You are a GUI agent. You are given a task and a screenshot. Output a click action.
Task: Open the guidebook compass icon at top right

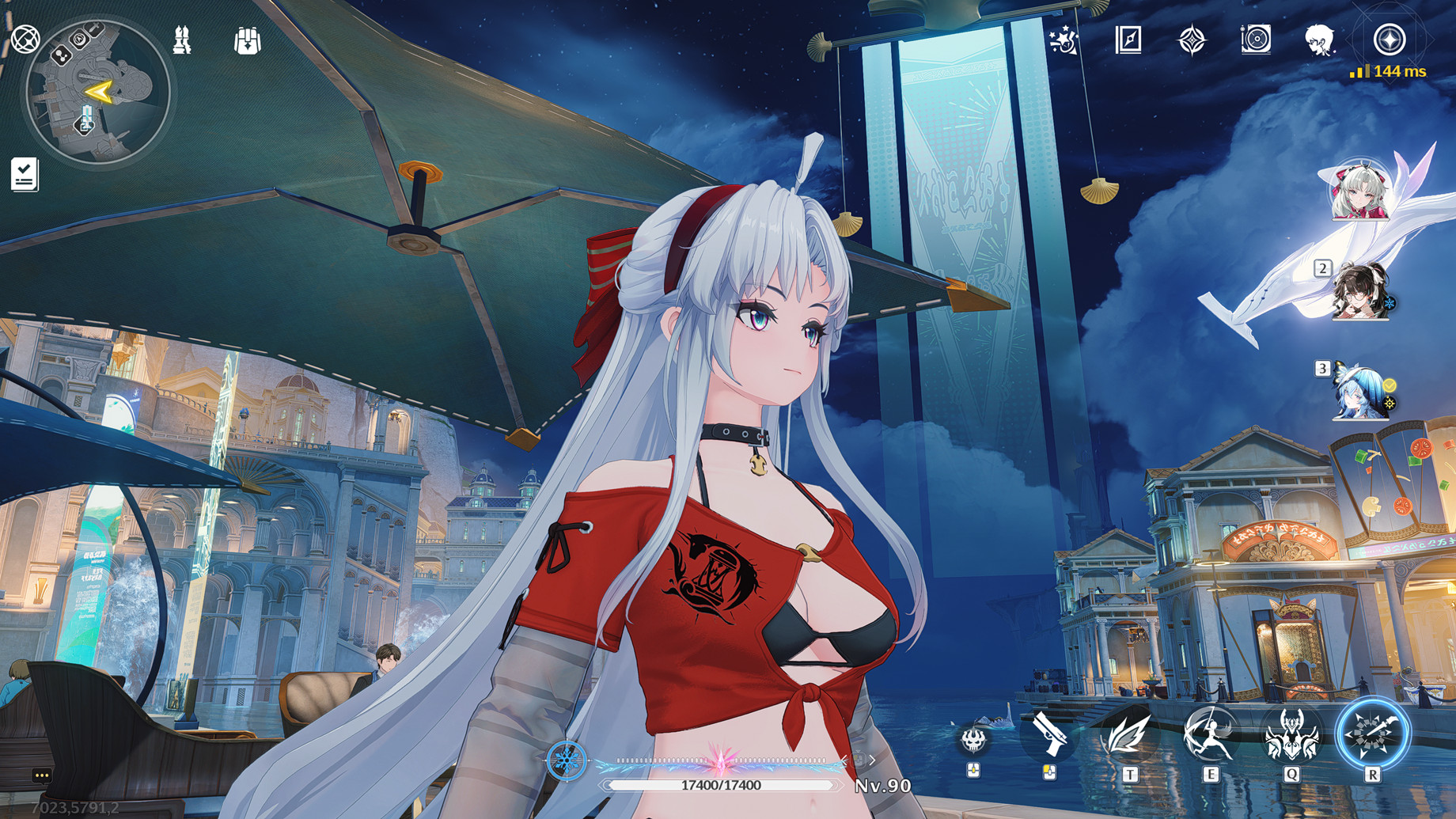click(1130, 38)
